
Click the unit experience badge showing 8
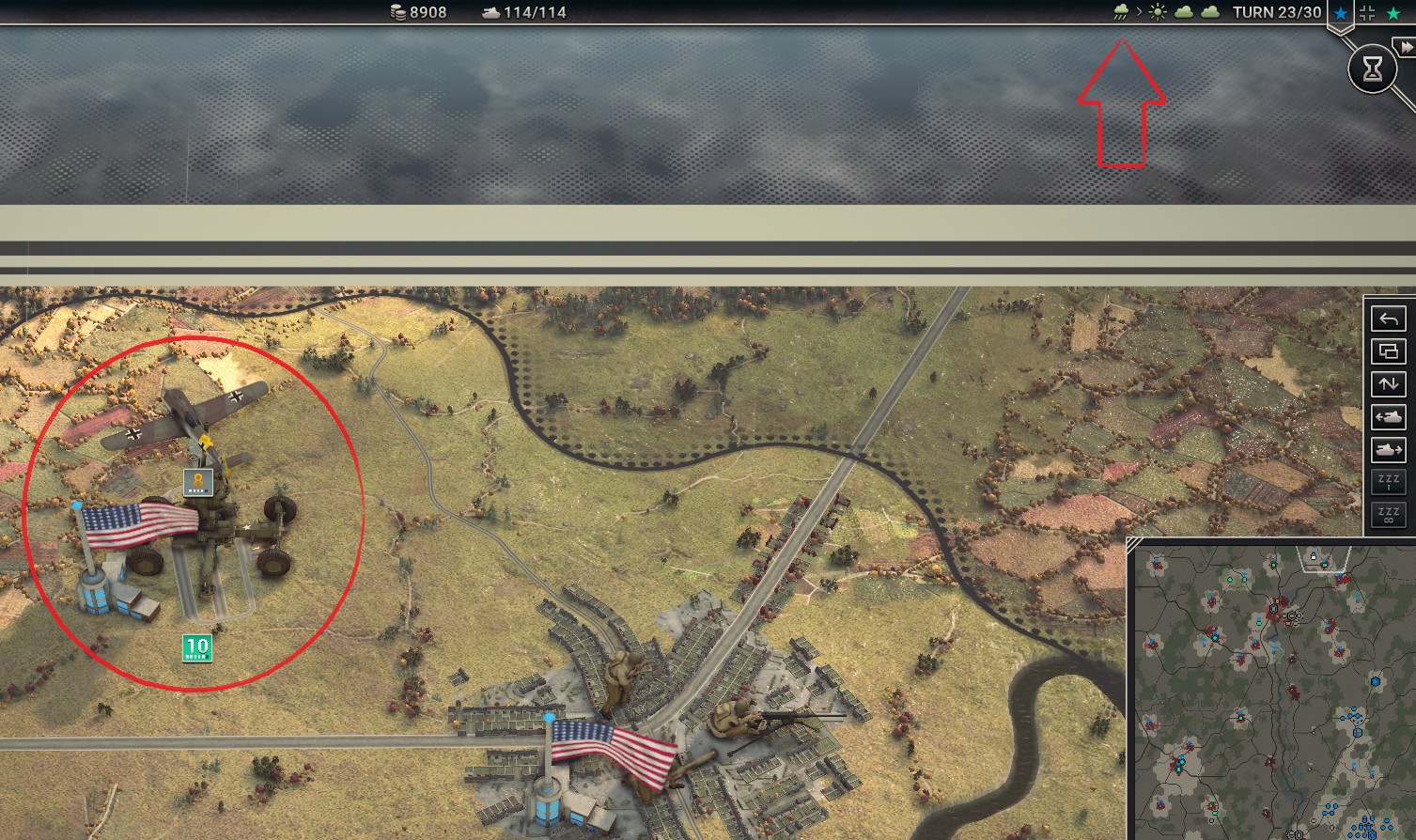point(198,481)
